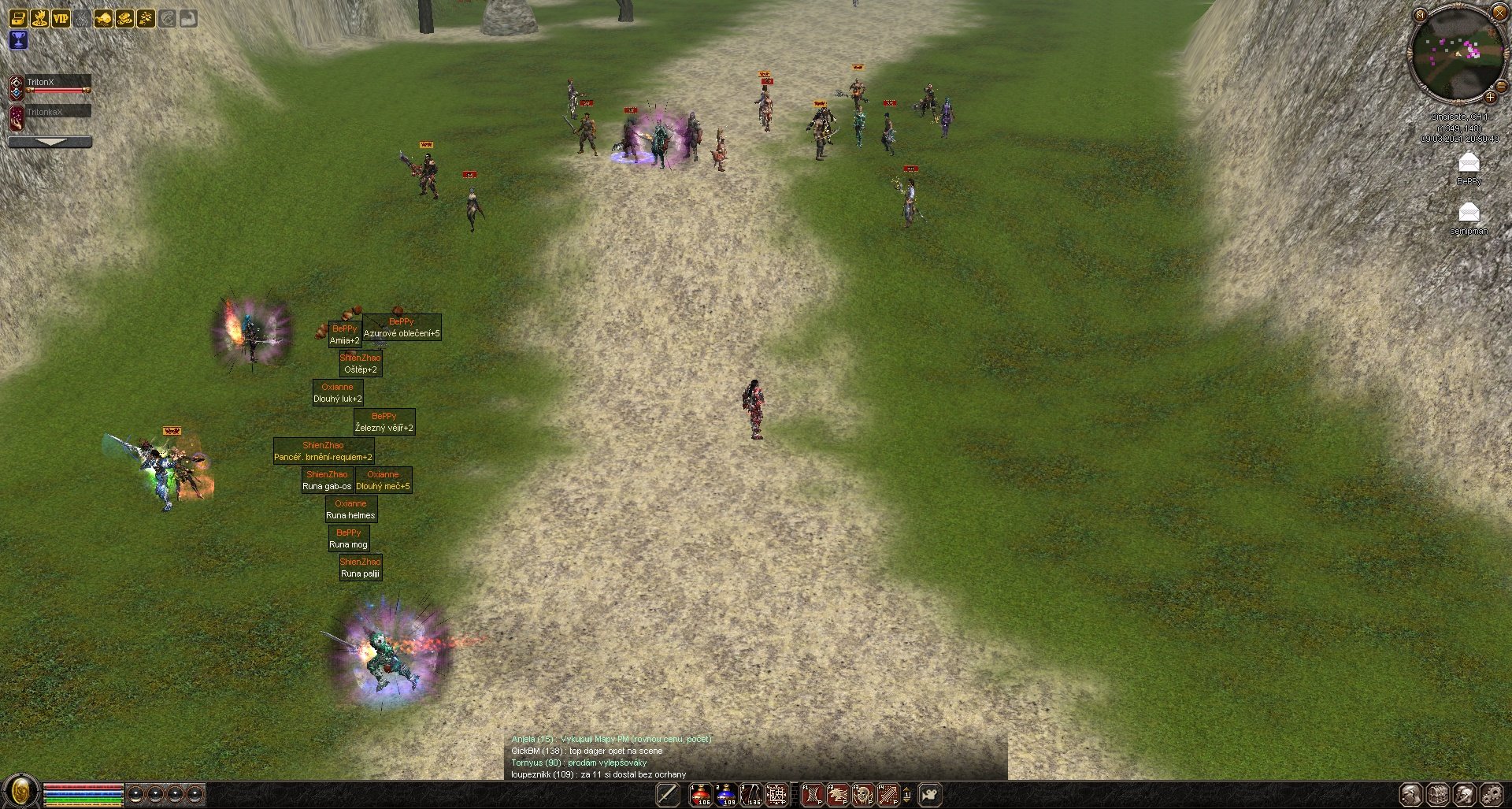Click the sword attack slot in hotbar
The width and height of the screenshot is (1512, 809).
point(668,794)
